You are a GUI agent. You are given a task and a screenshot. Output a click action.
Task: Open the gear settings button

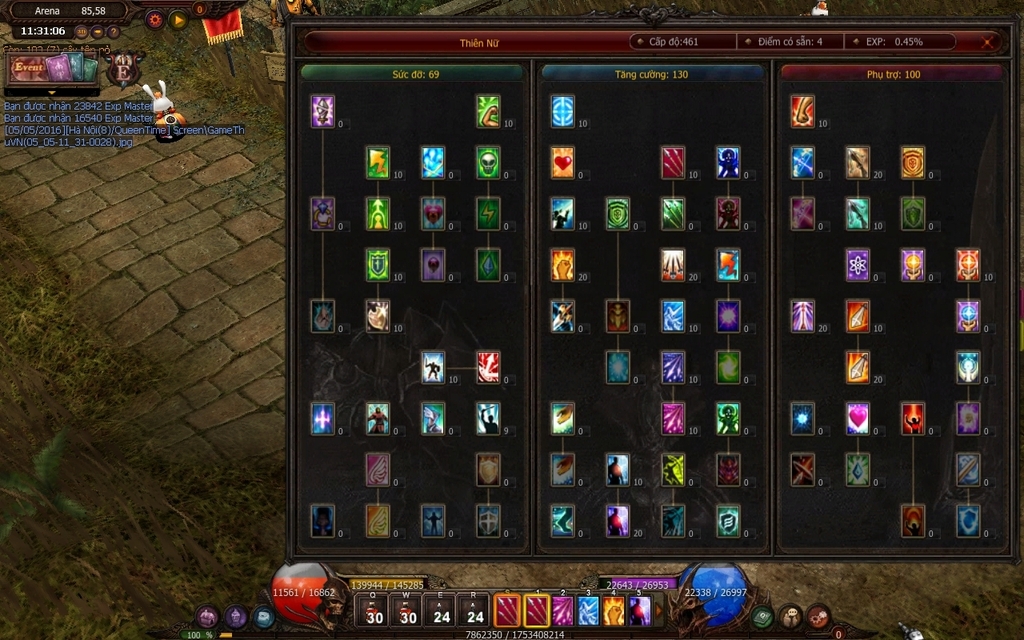tap(154, 19)
